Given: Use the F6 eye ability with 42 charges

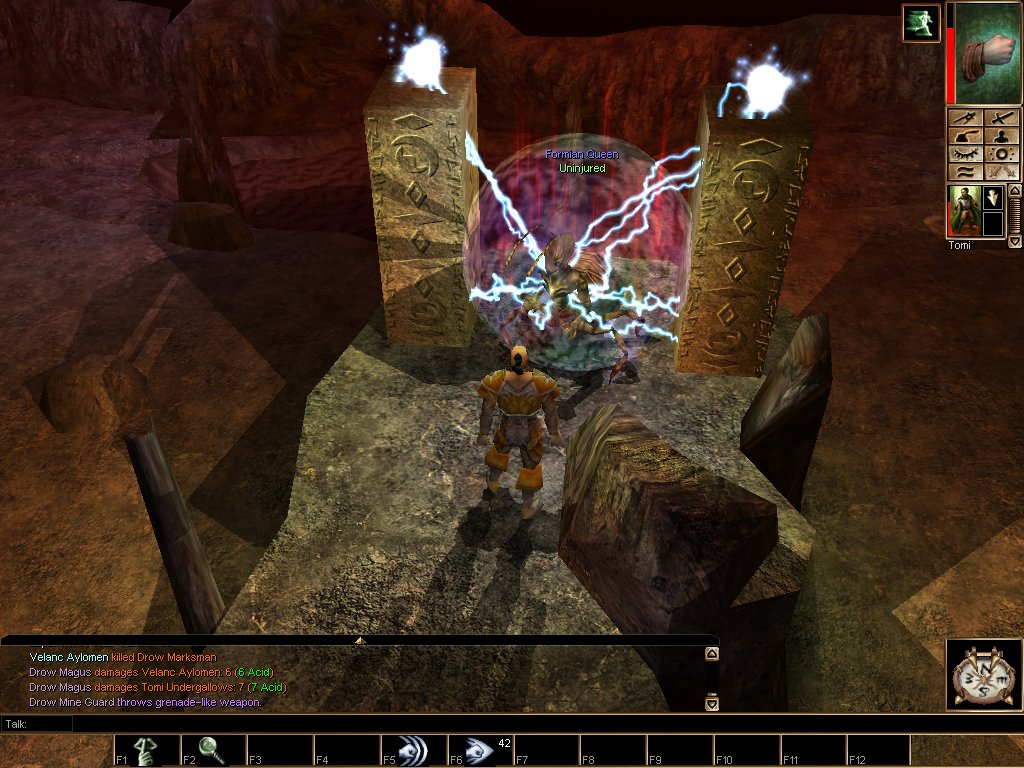Looking at the screenshot, I should coord(480,750).
